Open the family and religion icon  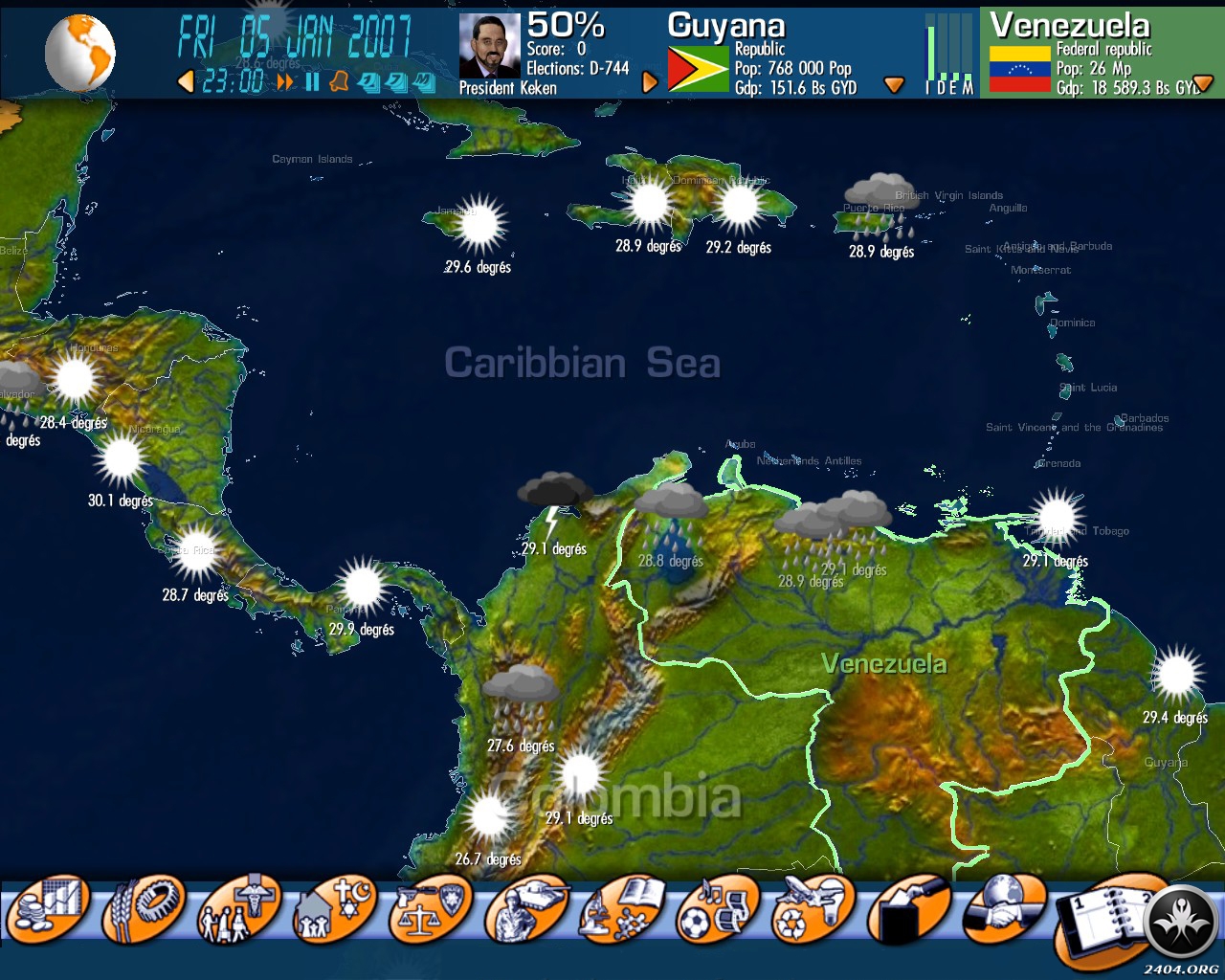(x=334, y=909)
